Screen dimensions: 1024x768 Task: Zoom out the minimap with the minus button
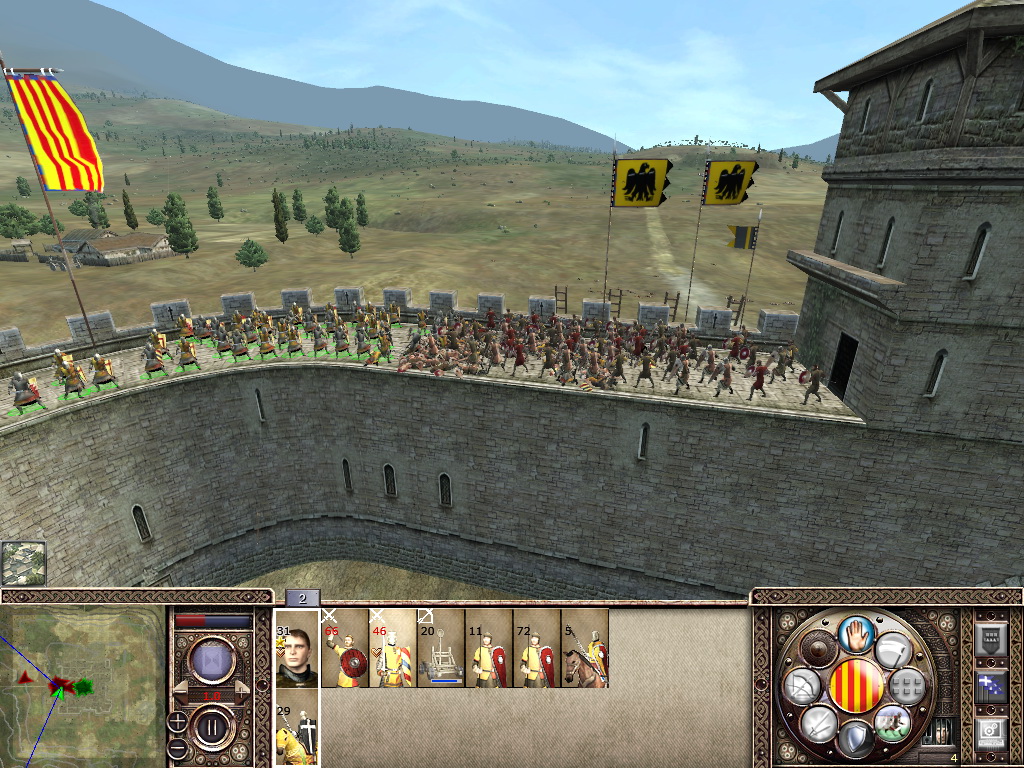coord(178,747)
